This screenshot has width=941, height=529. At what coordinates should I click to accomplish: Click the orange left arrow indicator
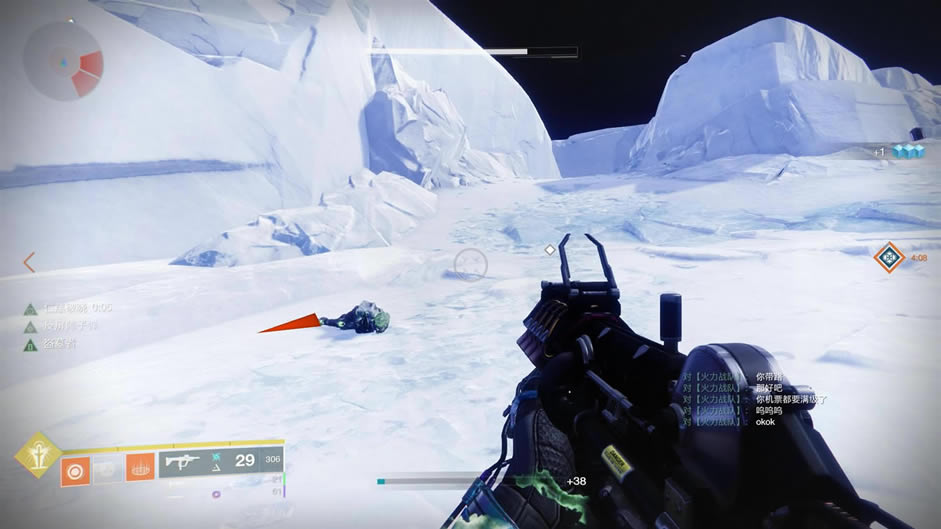[29, 262]
